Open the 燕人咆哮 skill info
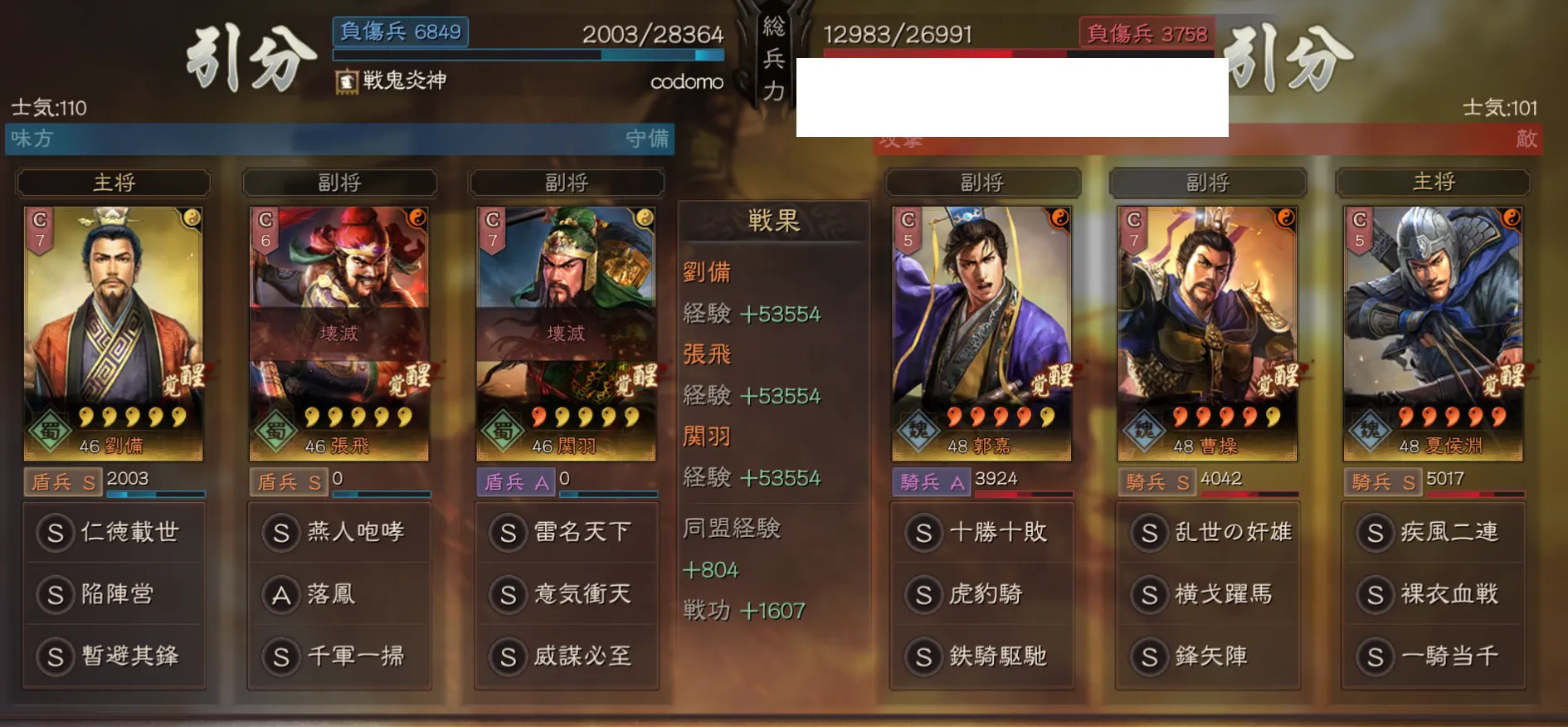The image size is (1568, 727). (x=339, y=532)
